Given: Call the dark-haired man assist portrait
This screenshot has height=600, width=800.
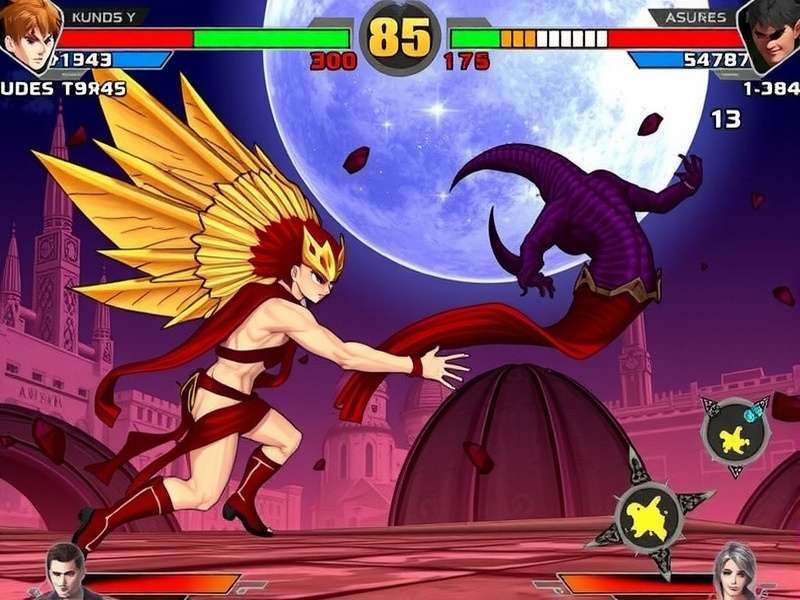Looking at the screenshot, I should click(67, 572).
